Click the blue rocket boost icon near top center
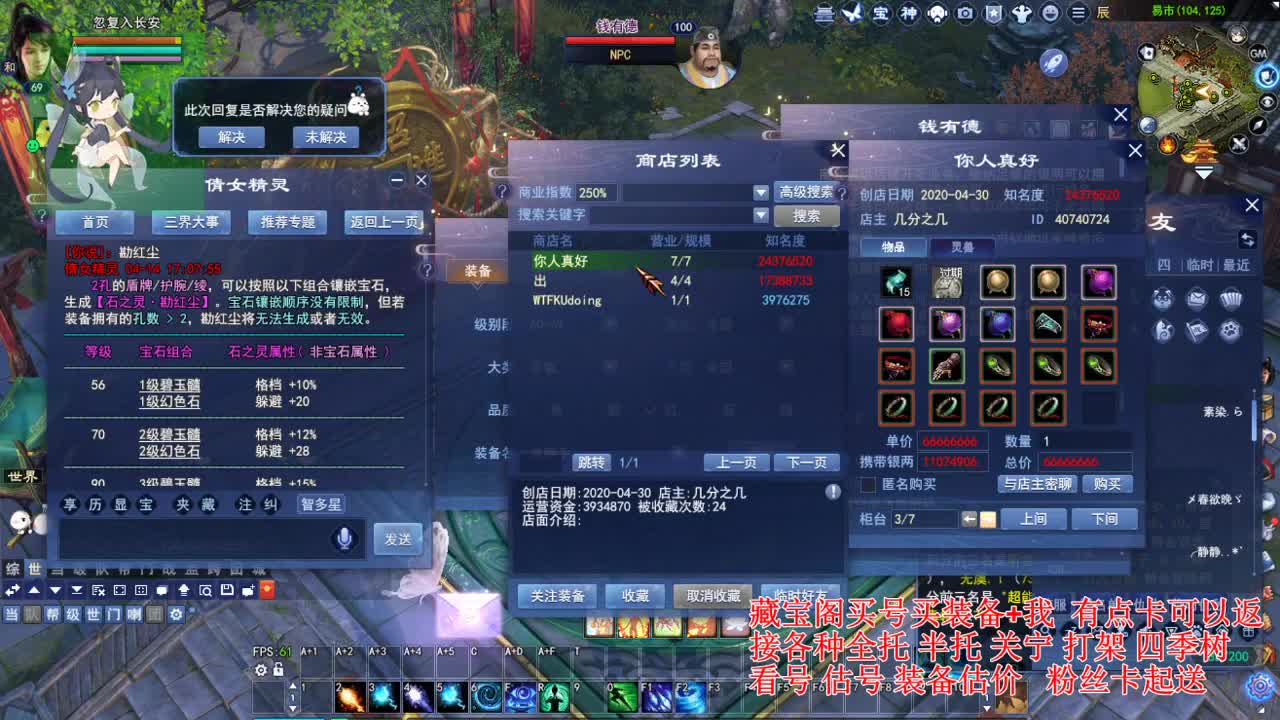 pyautogui.click(x=1053, y=62)
